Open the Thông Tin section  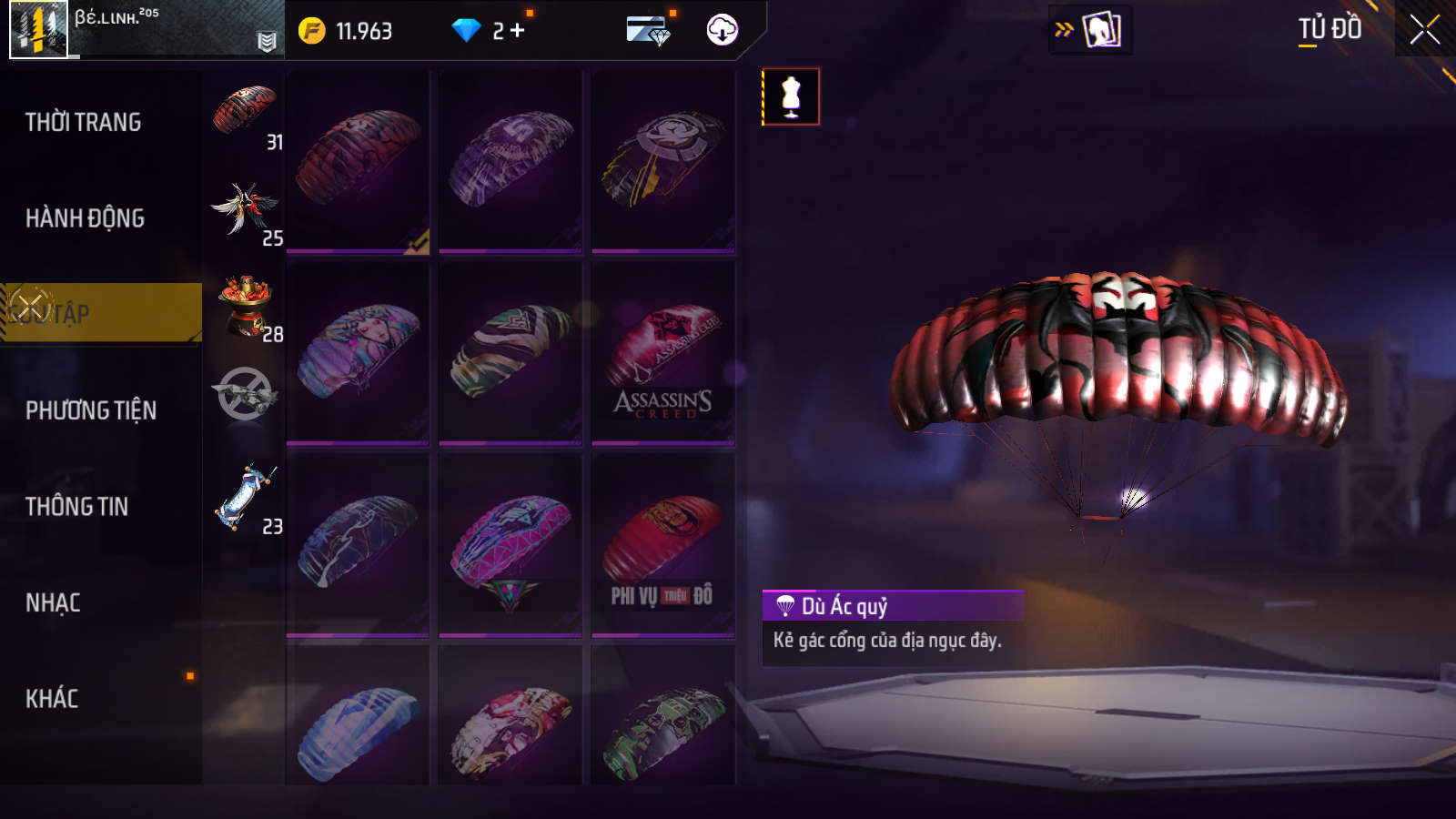click(76, 507)
